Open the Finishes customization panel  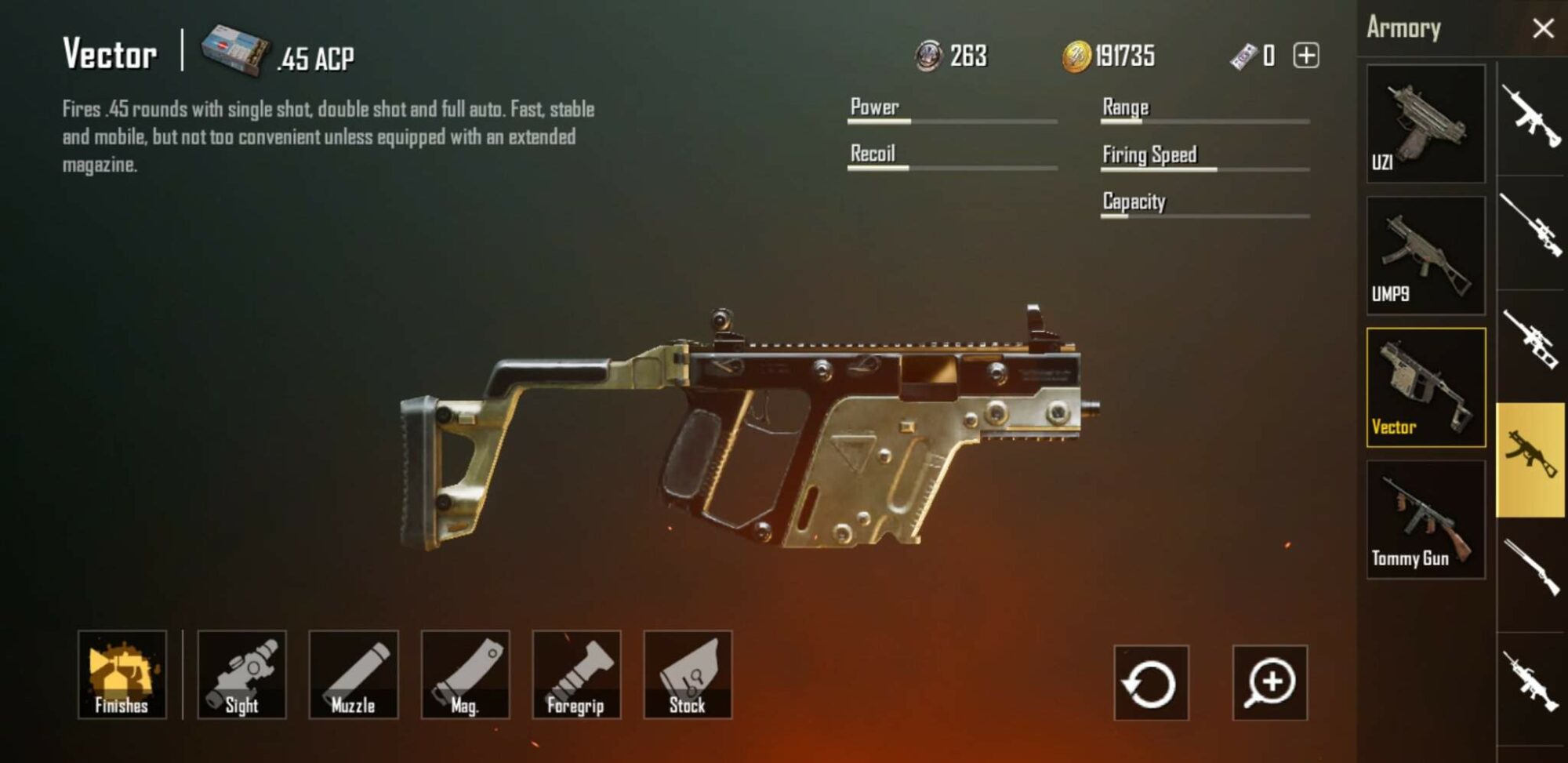pyautogui.click(x=122, y=676)
